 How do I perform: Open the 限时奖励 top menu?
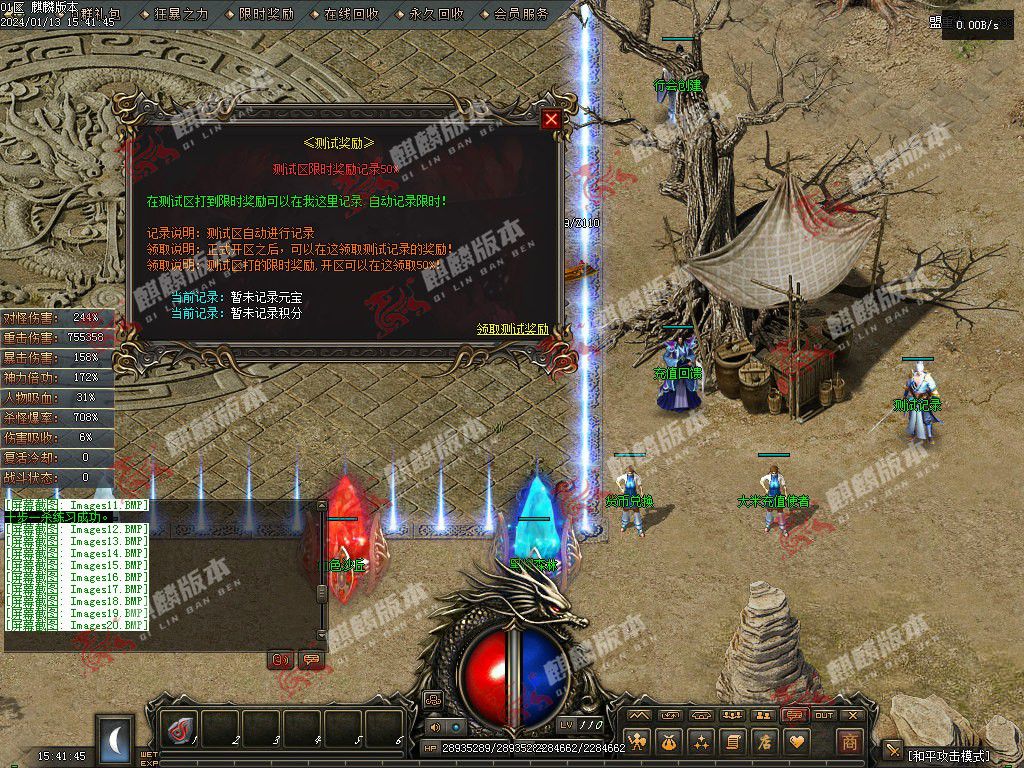point(266,14)
